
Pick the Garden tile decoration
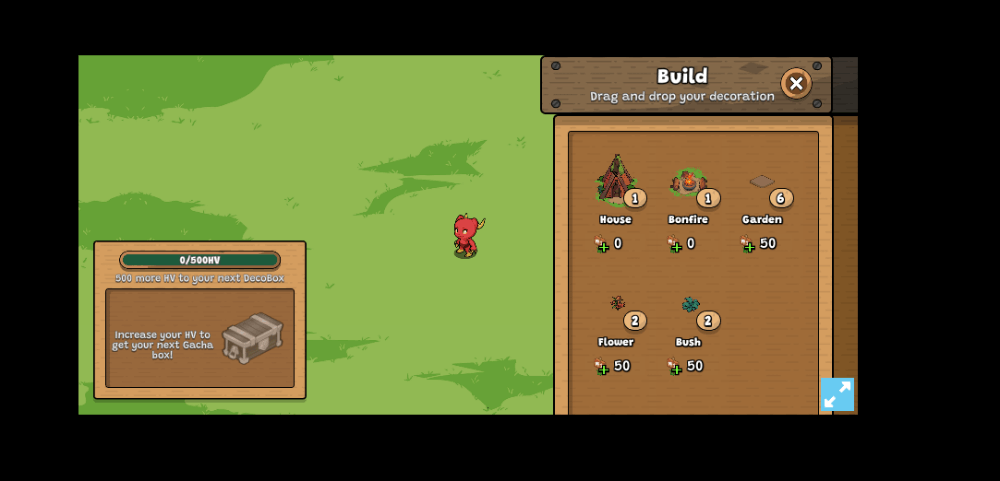(762, 182)
